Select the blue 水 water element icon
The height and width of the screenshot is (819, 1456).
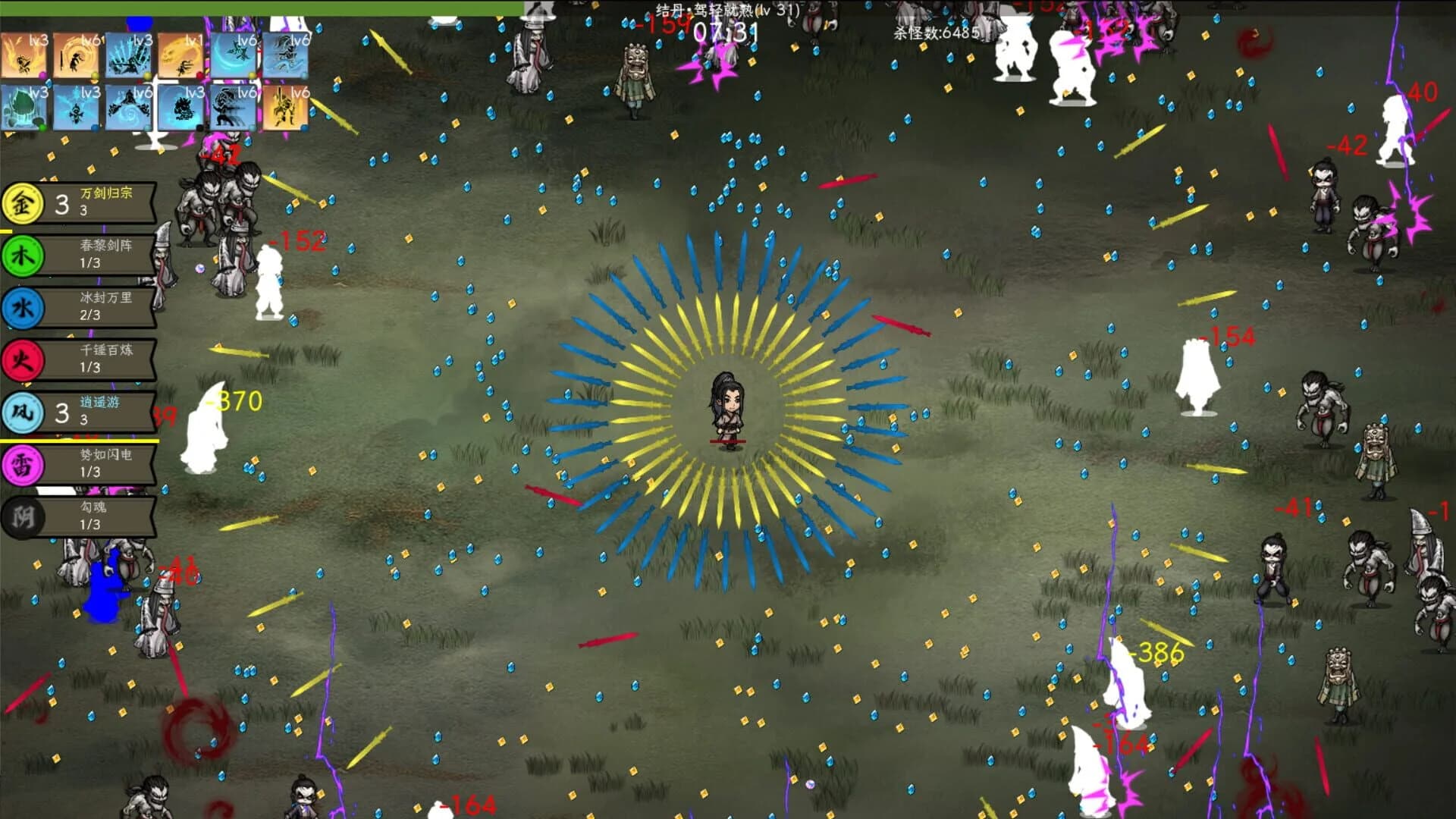point(23,304)
